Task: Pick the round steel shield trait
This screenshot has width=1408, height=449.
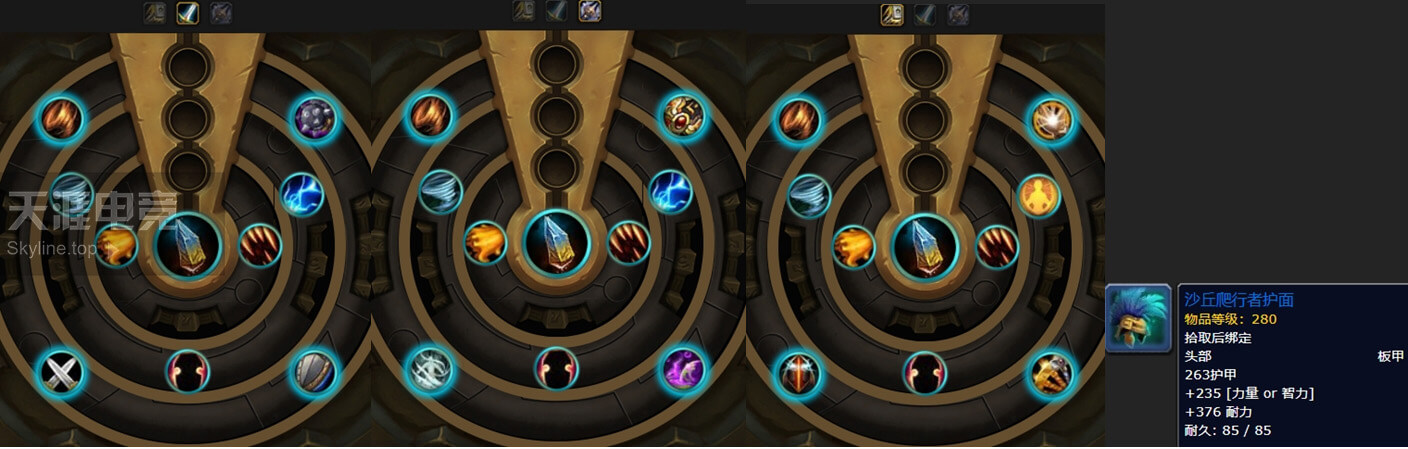Action: tap(314, 373)
